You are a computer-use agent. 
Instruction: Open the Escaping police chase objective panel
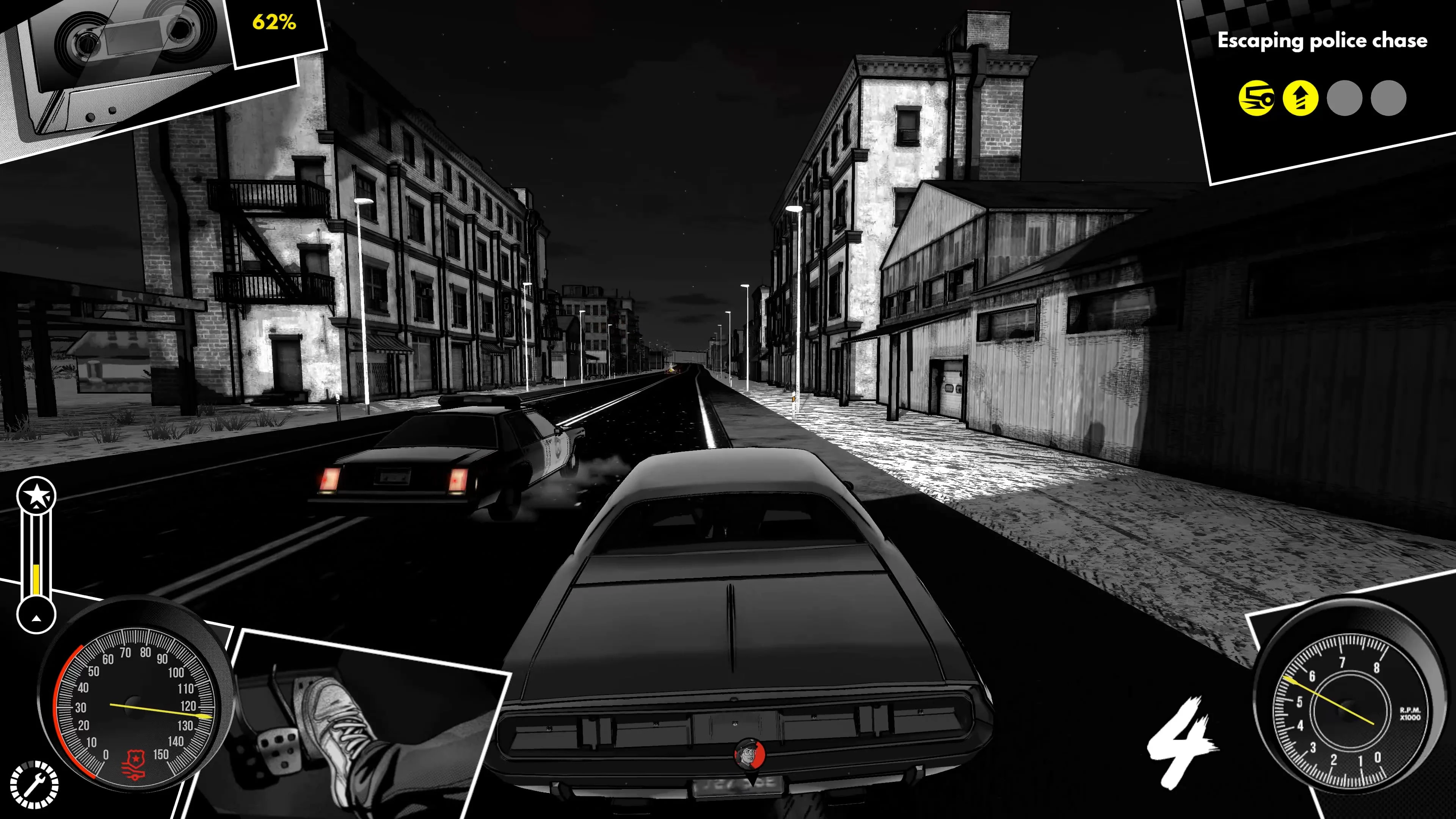1325,41
